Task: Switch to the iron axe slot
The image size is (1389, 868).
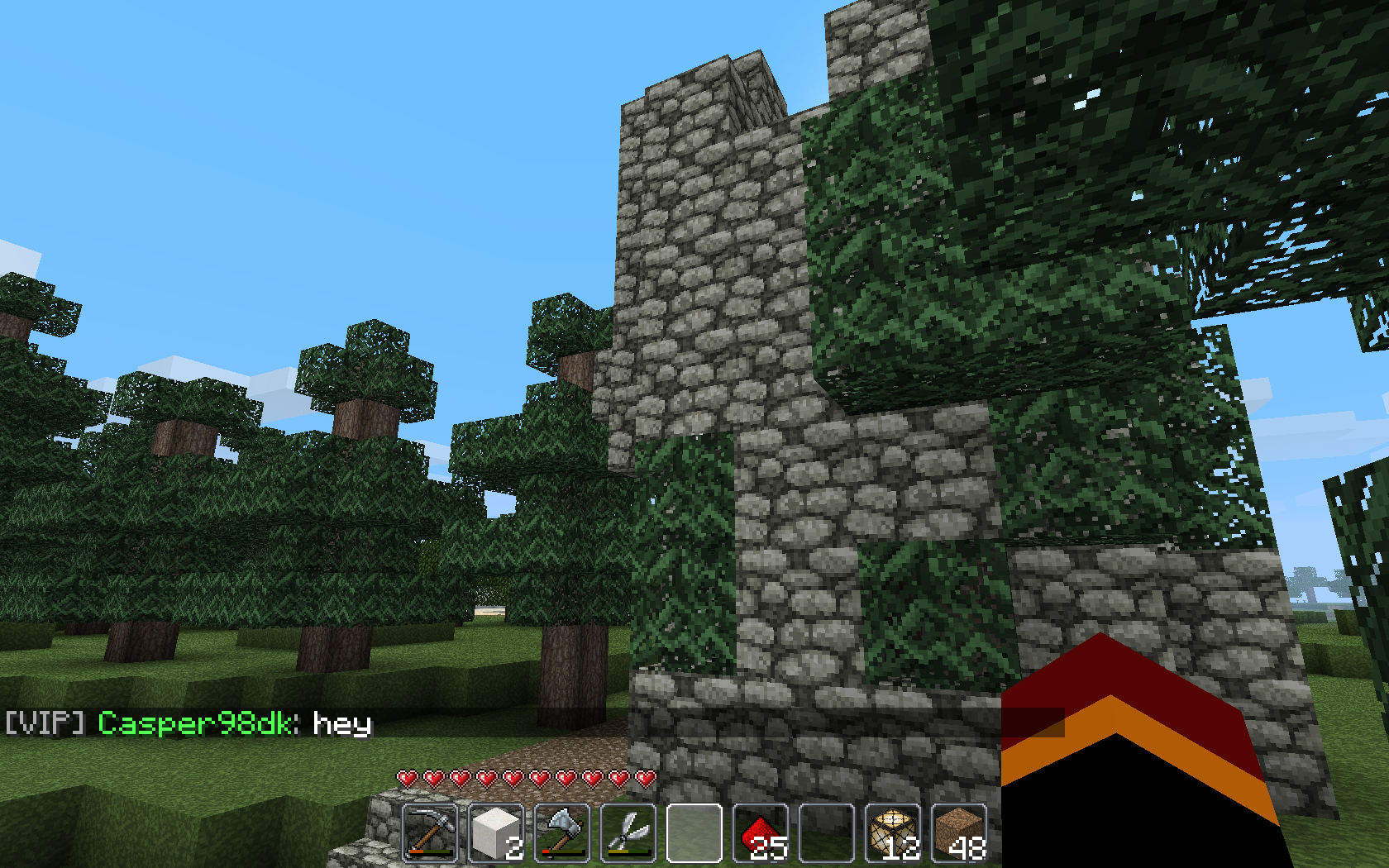Action: (x=562, y=832)
